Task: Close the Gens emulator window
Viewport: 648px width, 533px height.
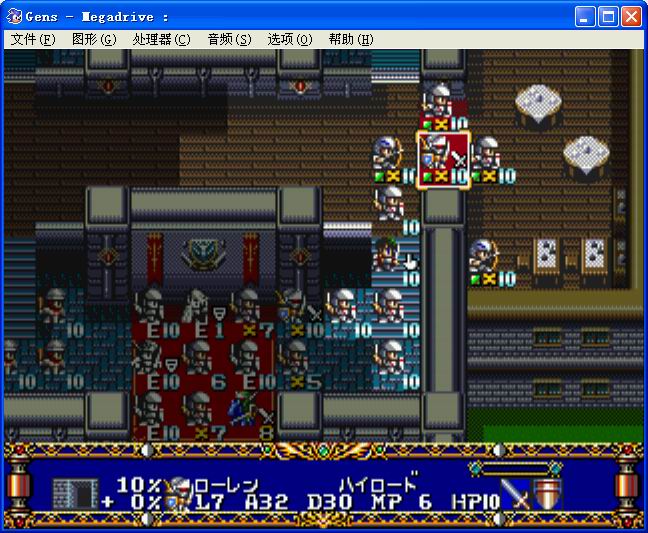Action: tap(631, 17)
